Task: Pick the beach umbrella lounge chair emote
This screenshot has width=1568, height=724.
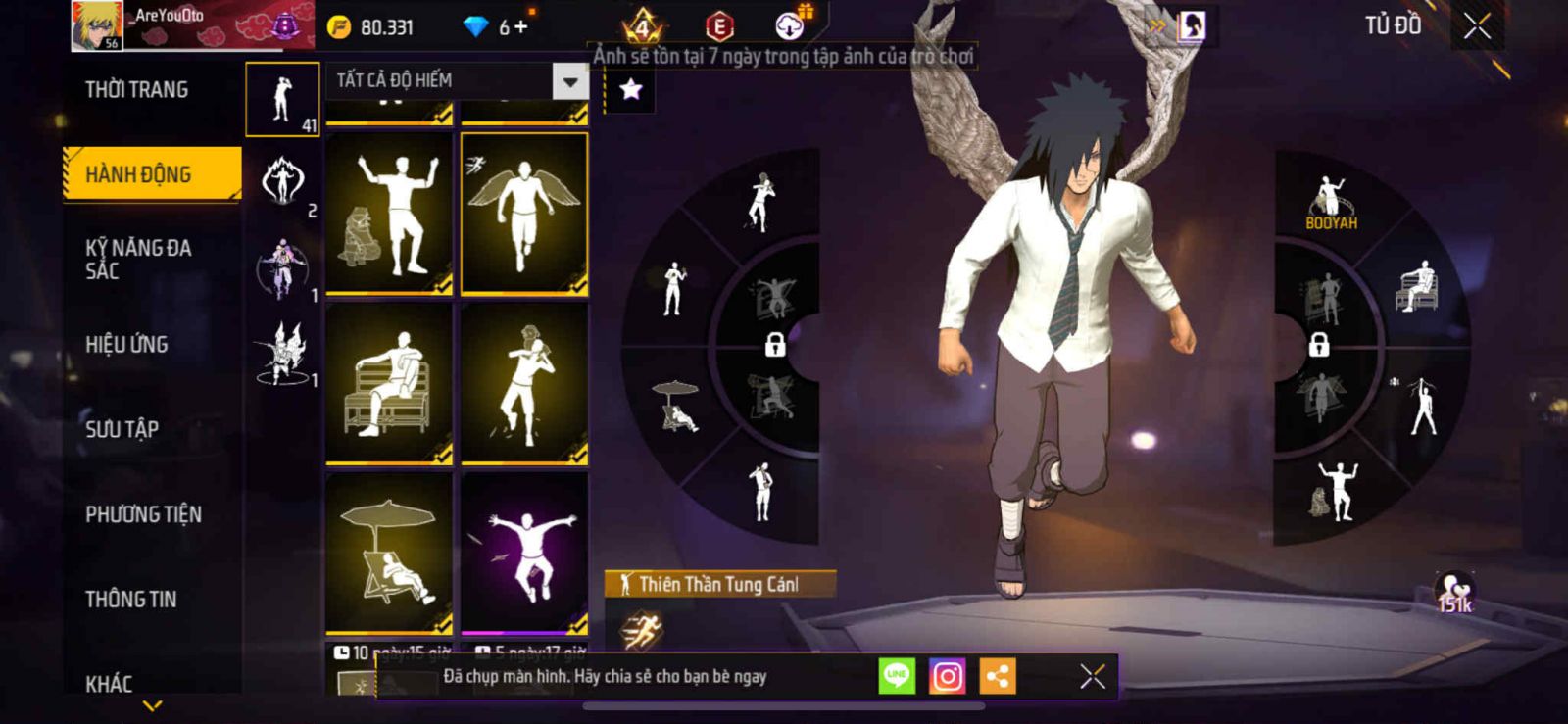Action: click(x=389, y=553)
